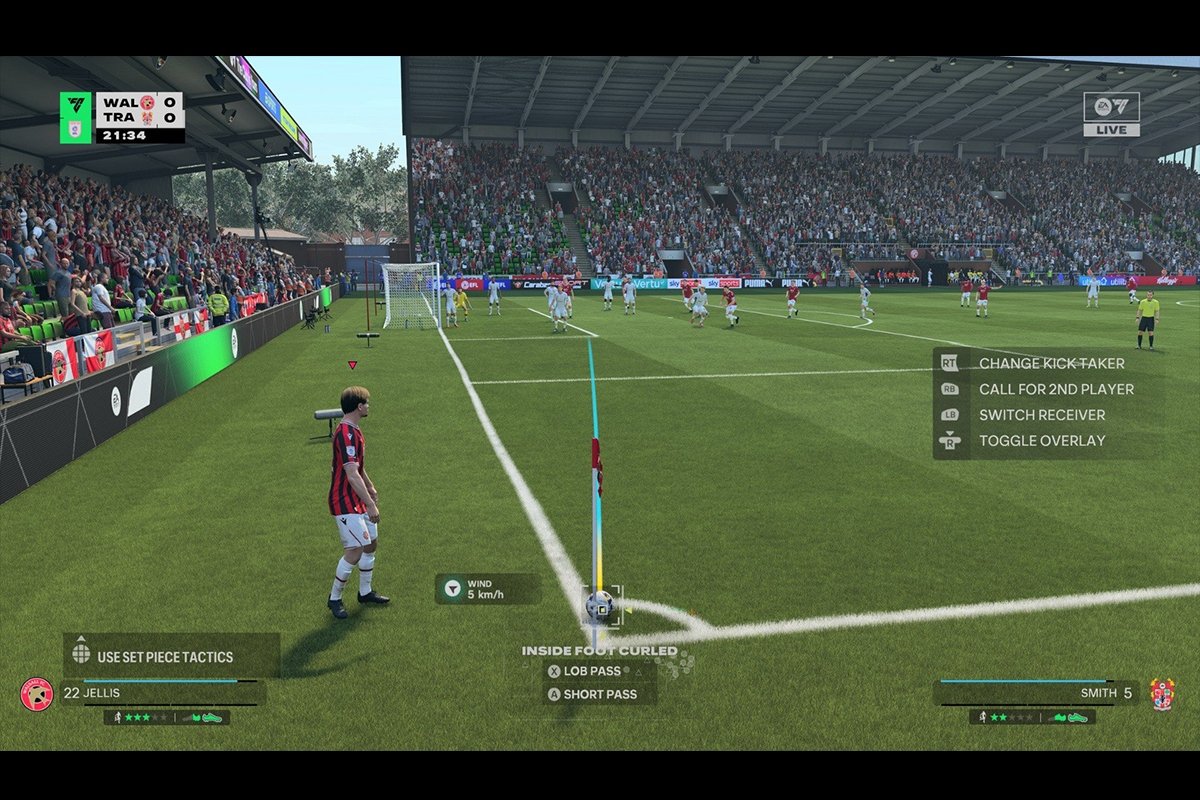Screen dimensions: 1200x800
Task: Select the Change Kick Taker option
Action: [x=1050, y=364]
